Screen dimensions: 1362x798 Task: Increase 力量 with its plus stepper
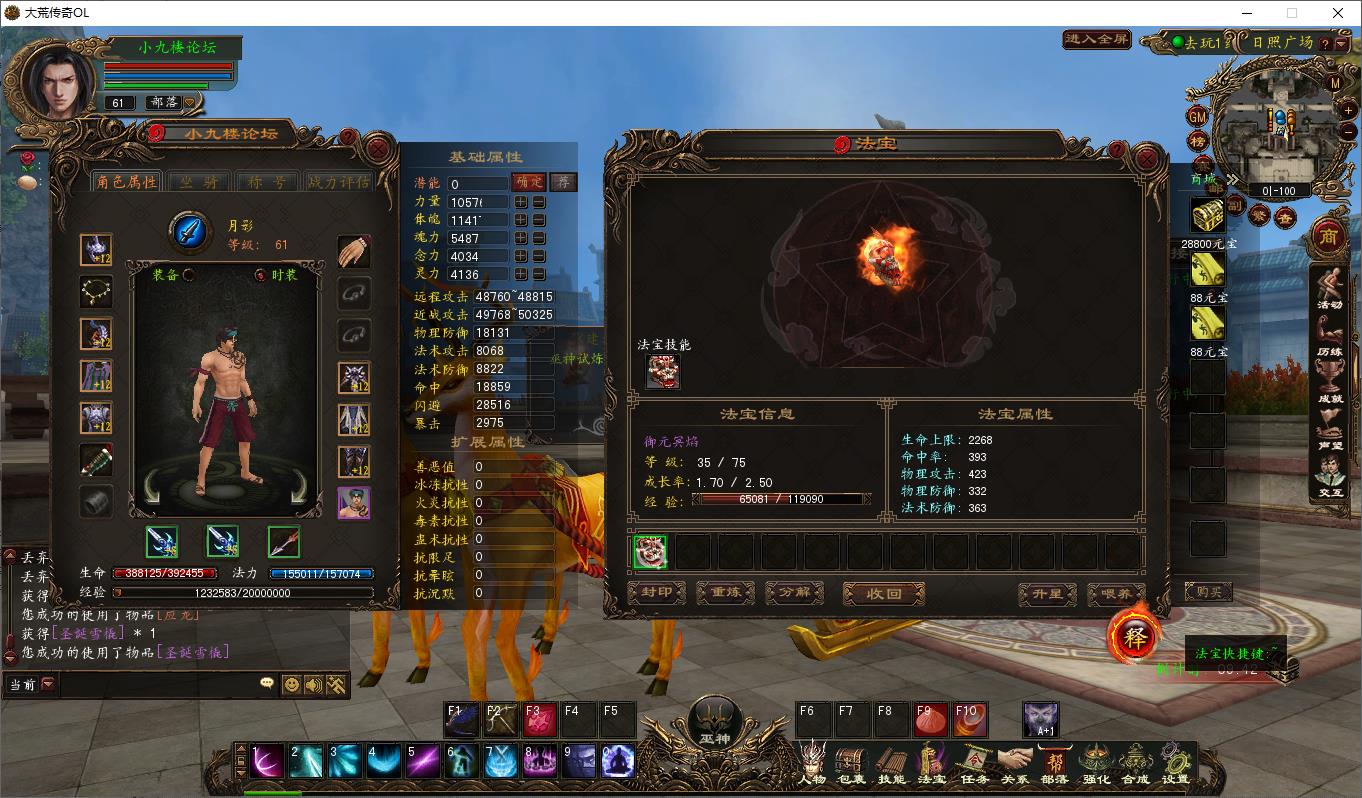point(521,201)
